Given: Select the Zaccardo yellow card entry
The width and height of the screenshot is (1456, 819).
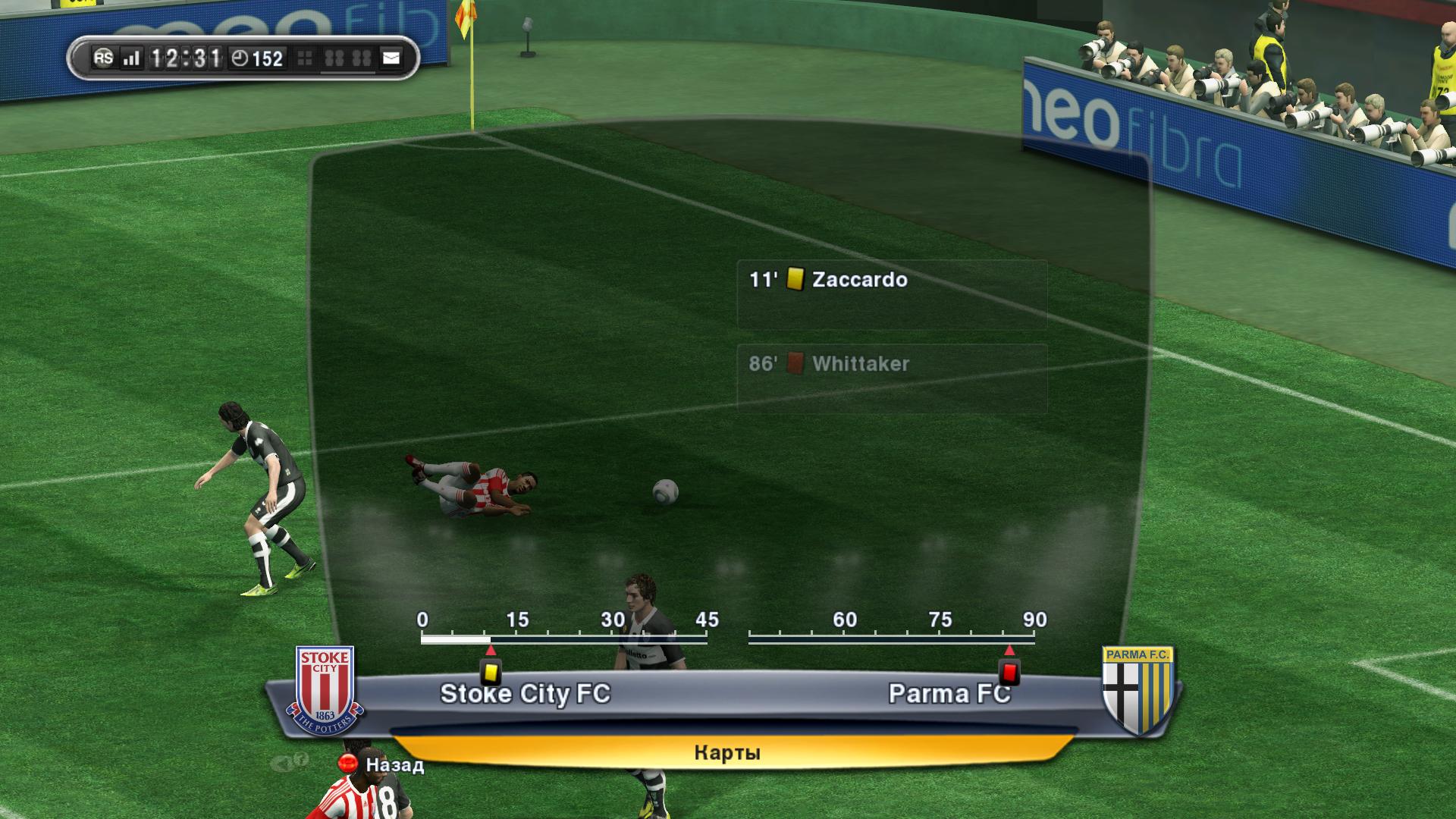Looking at the screenshot, I should coord(891,294).
